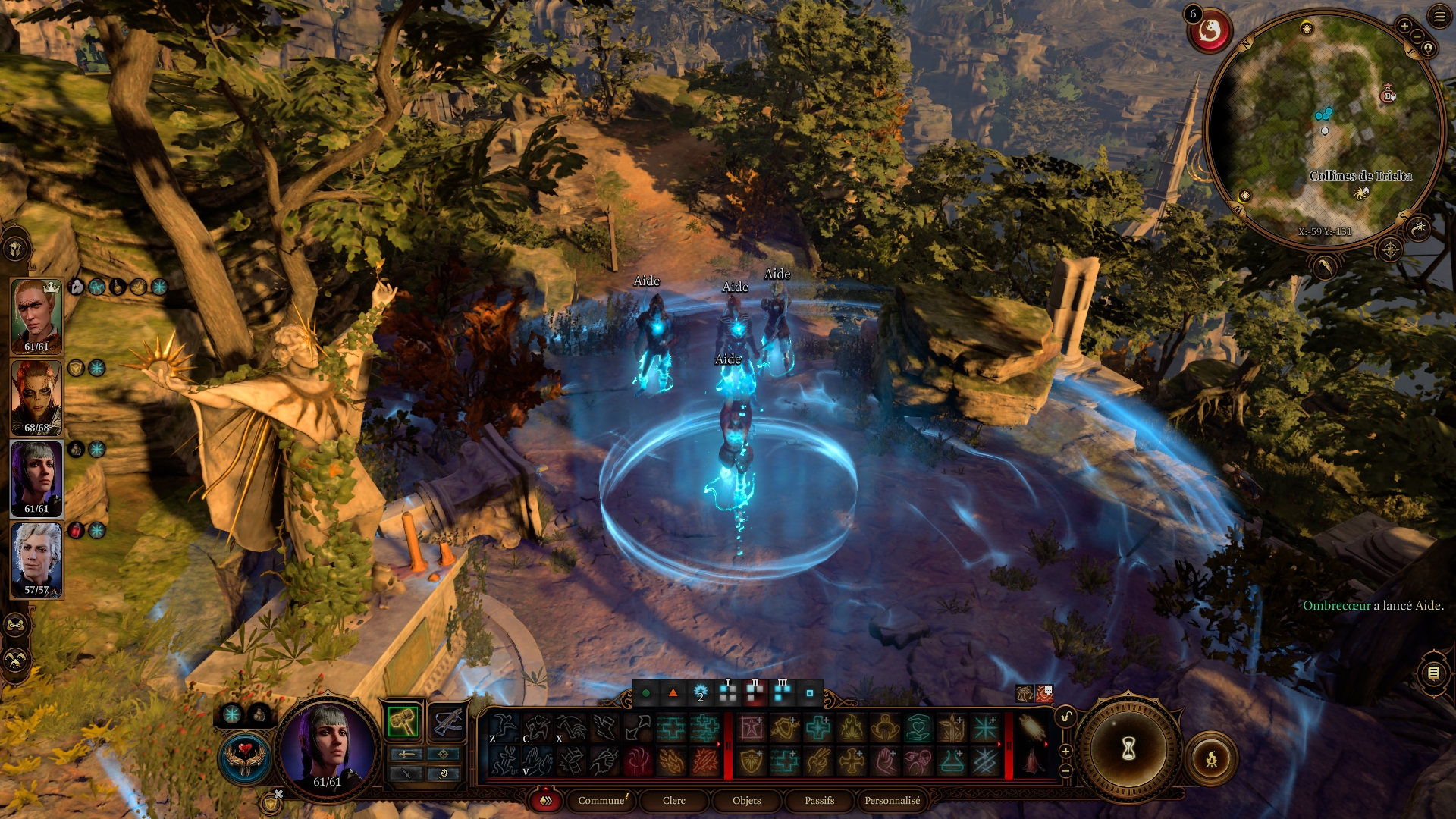Select the crossbow ranged weapon slot
Image resolution: width=1456 pixels, height=819 pixels.
[x=447, y=721]
